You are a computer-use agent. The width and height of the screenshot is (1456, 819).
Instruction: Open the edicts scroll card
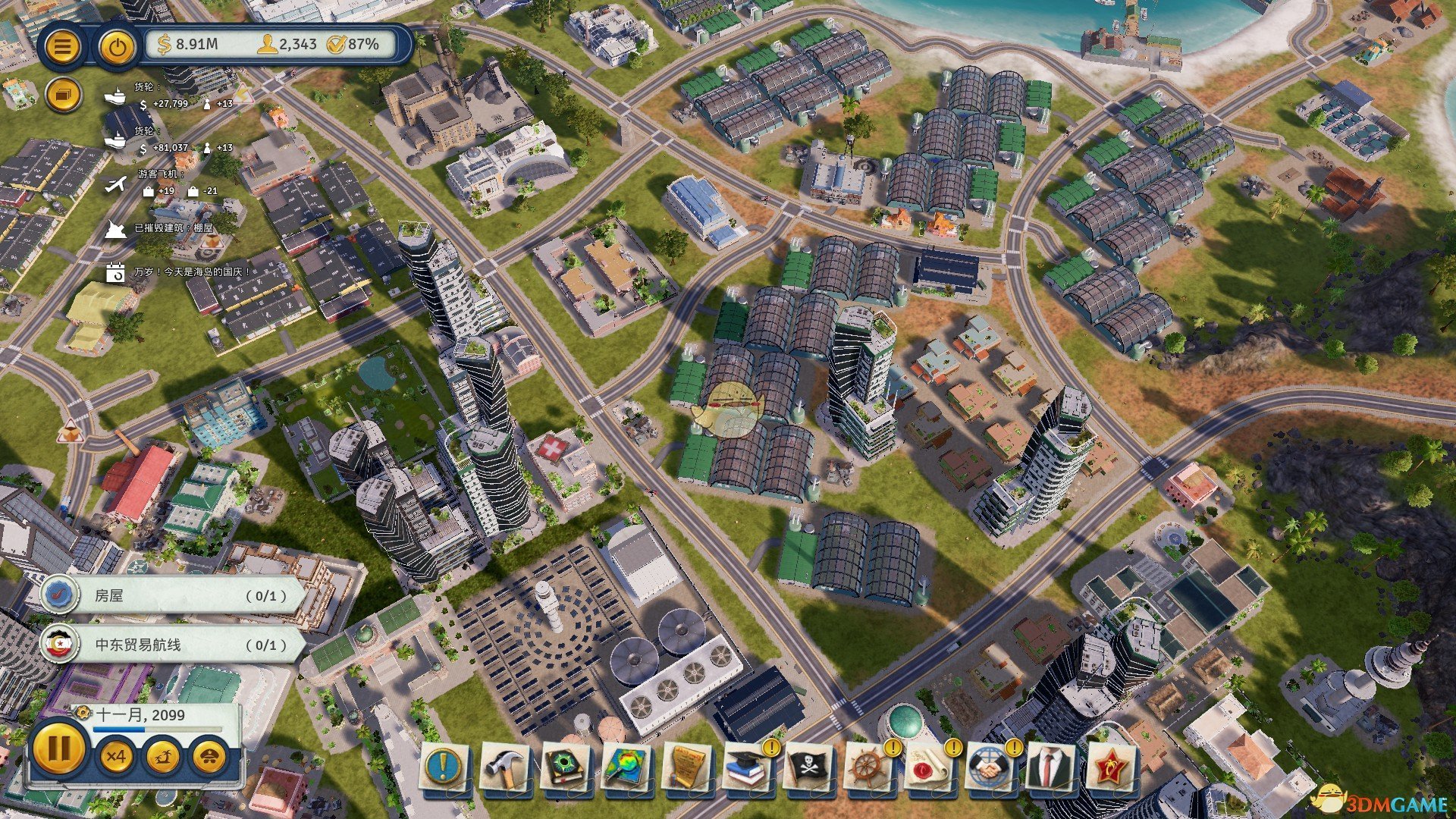click(686, 767)
